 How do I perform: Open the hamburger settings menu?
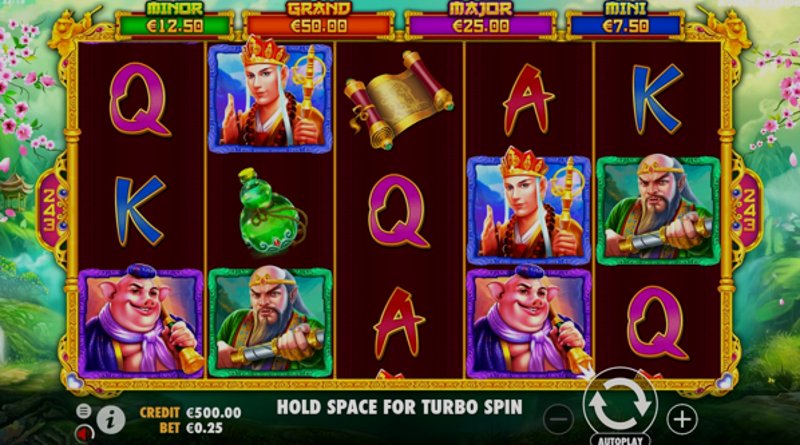click(84, 410)
